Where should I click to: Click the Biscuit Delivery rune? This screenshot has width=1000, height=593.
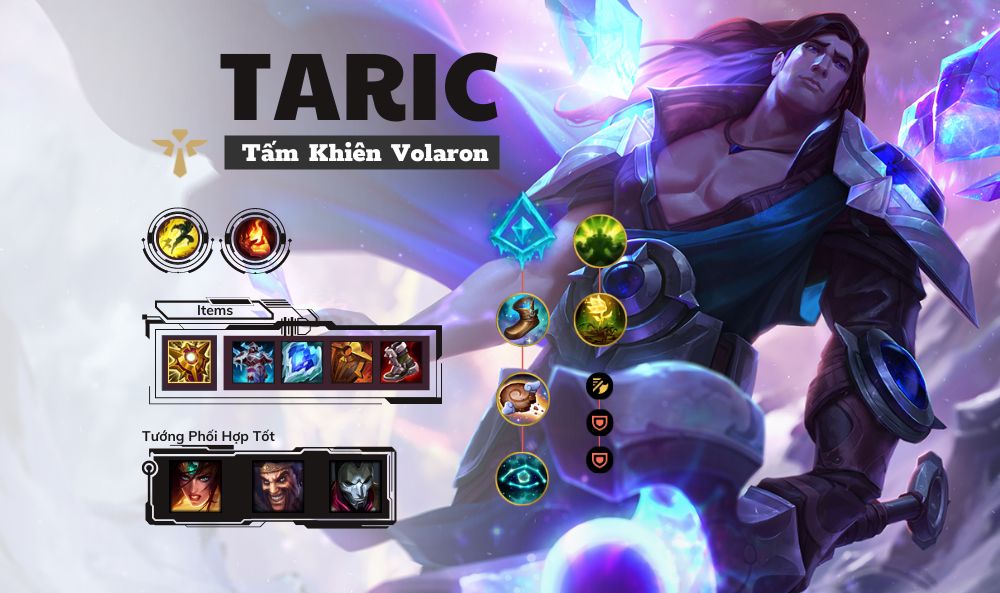point(523,398)
